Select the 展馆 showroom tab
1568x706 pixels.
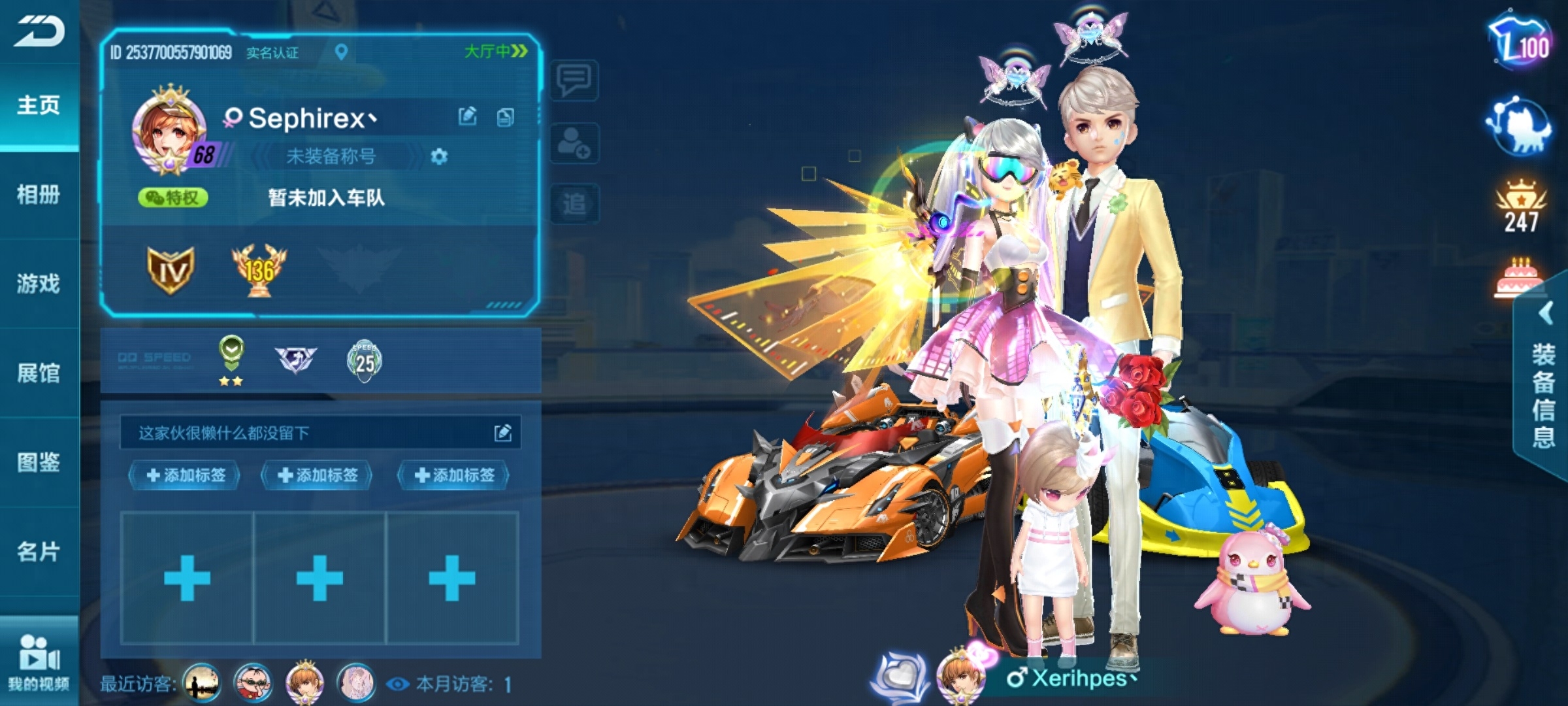(39, 373)
